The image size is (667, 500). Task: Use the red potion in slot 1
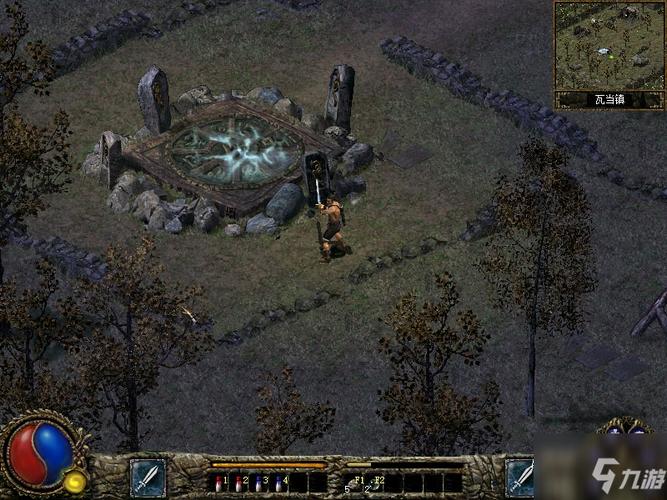point(220,483)
